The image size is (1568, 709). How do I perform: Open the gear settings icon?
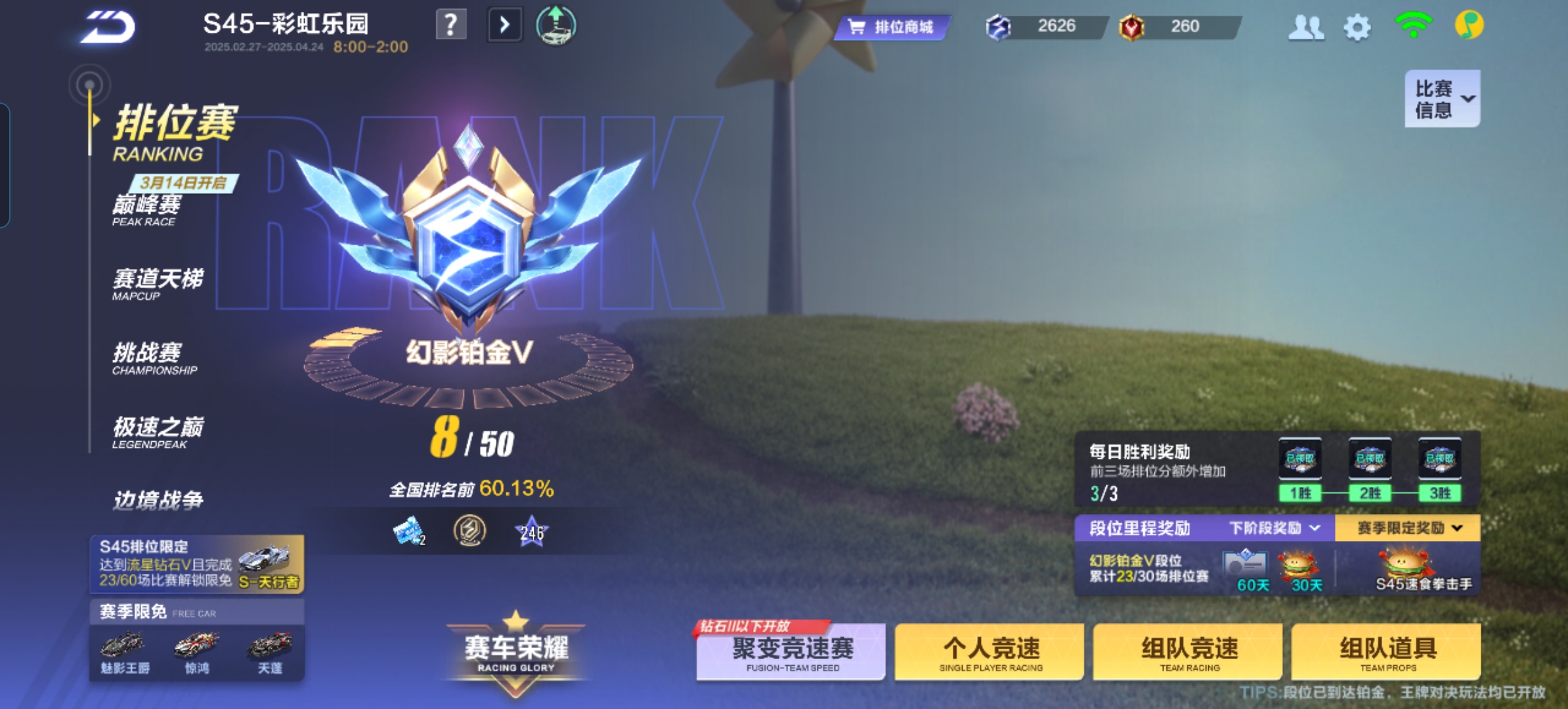click(x=1357, y=28)
